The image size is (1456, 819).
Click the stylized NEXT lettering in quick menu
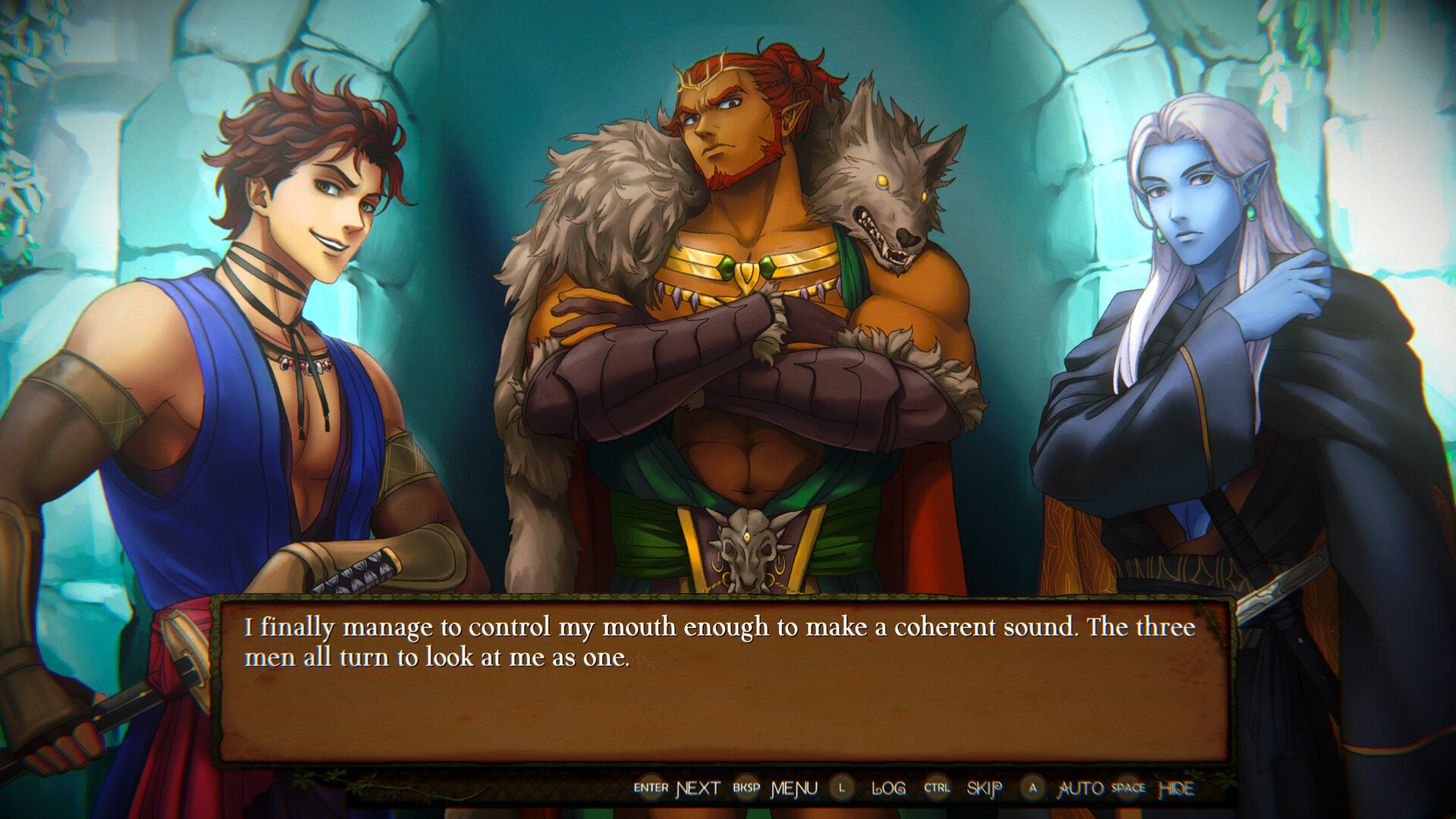point(697,789)
